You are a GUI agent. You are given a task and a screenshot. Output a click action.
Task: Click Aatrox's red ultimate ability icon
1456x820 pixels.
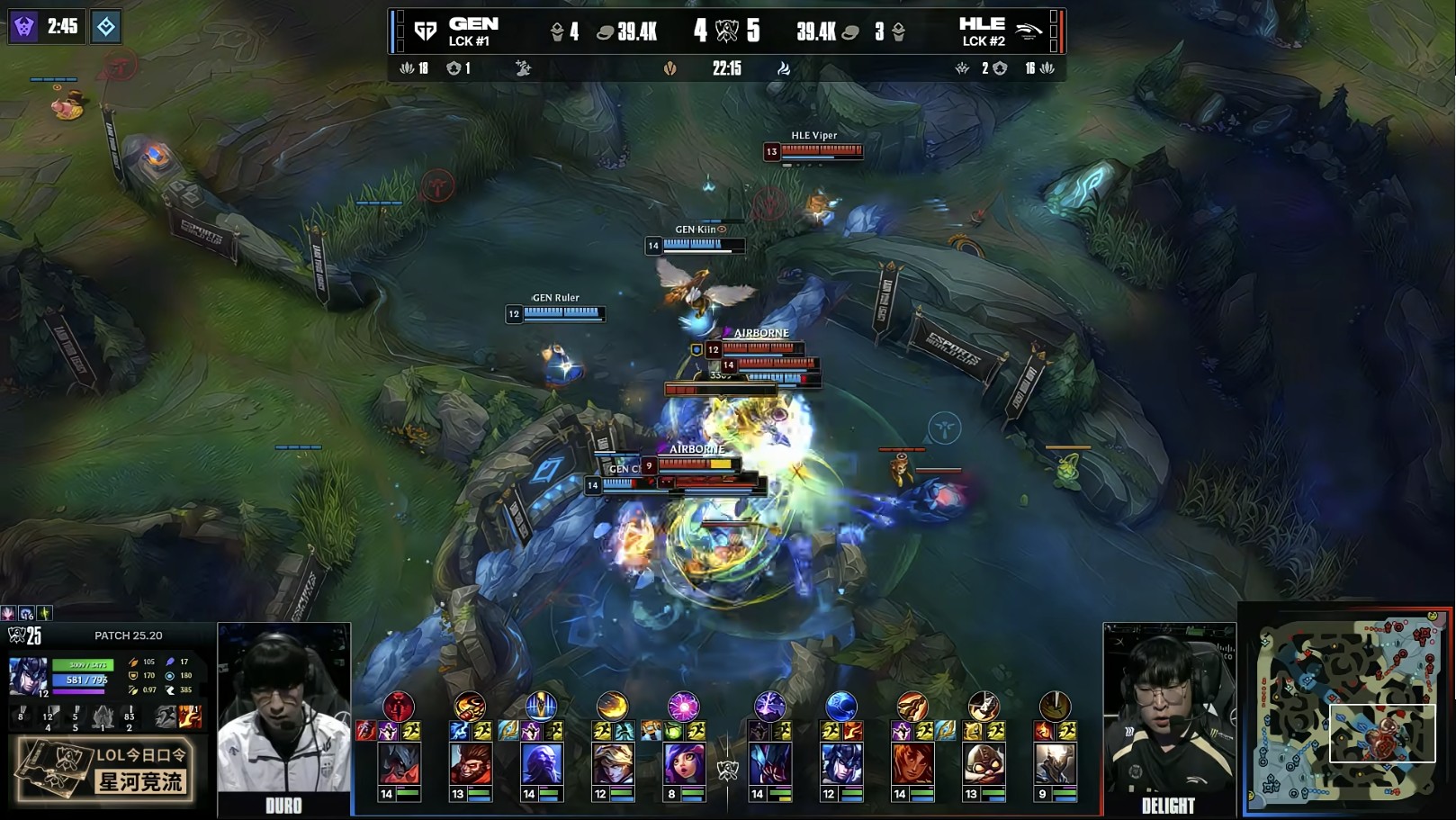[399, 707]
